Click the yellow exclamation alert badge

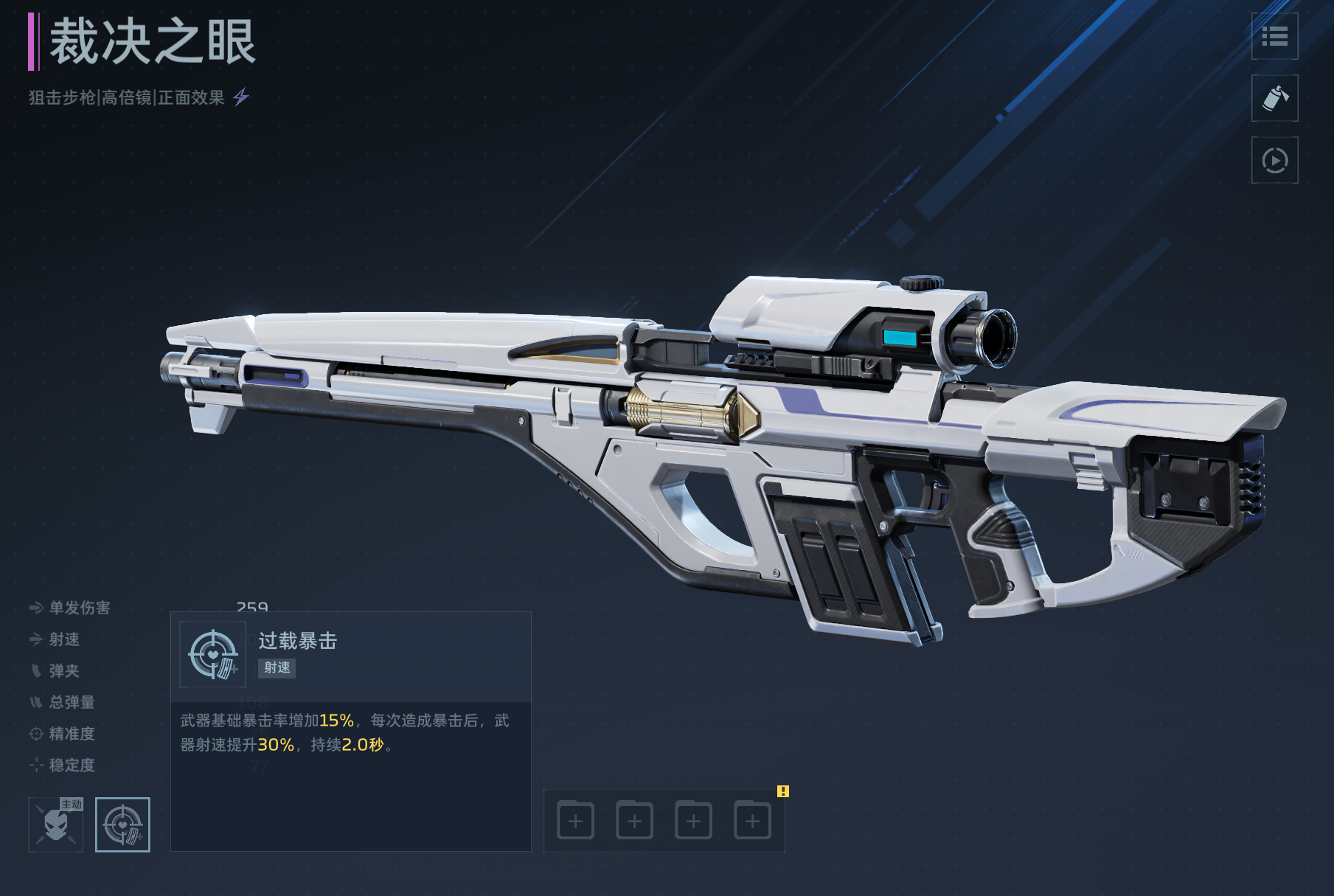783,791
